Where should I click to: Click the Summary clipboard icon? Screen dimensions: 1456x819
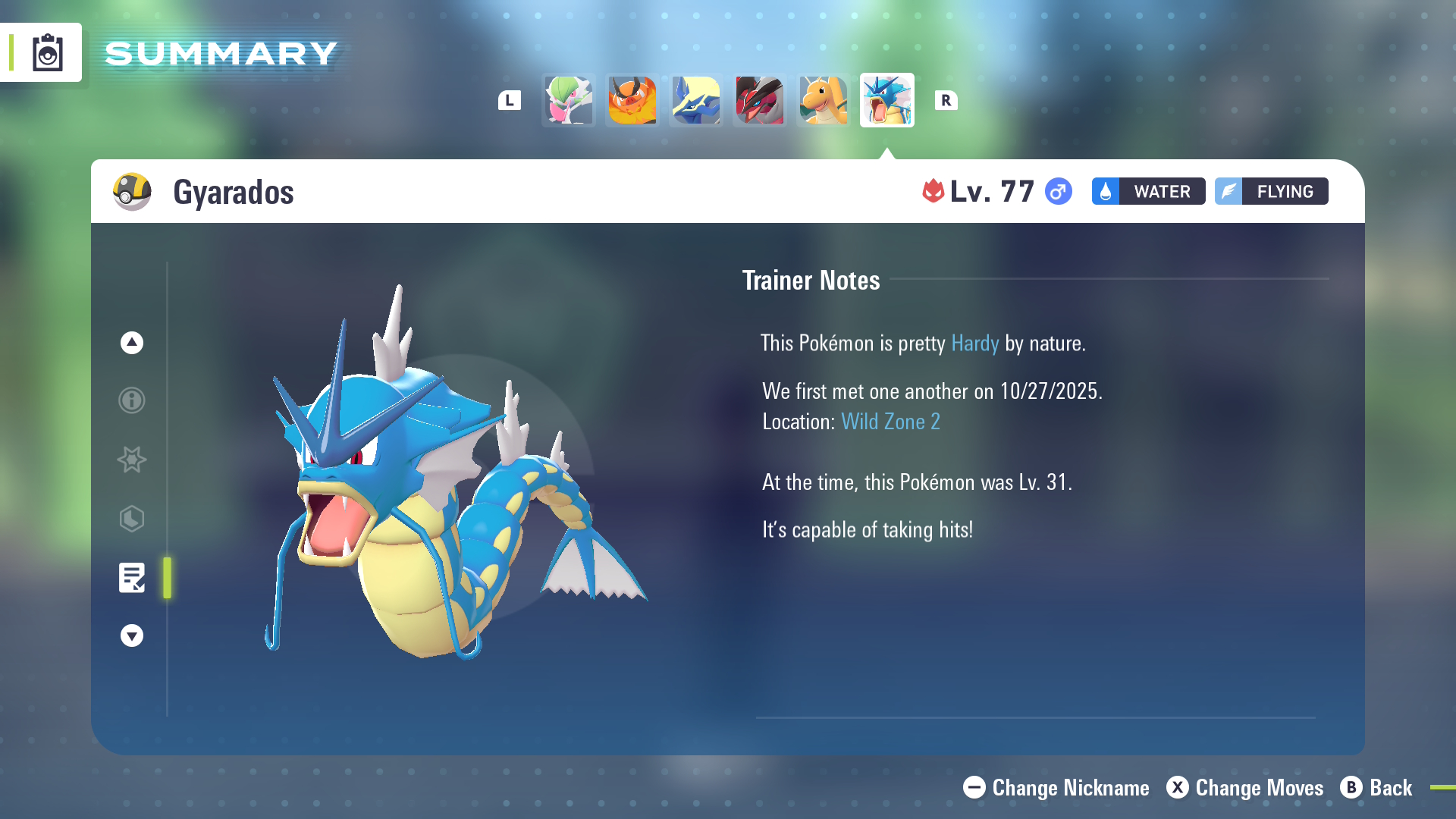[47, 52]
